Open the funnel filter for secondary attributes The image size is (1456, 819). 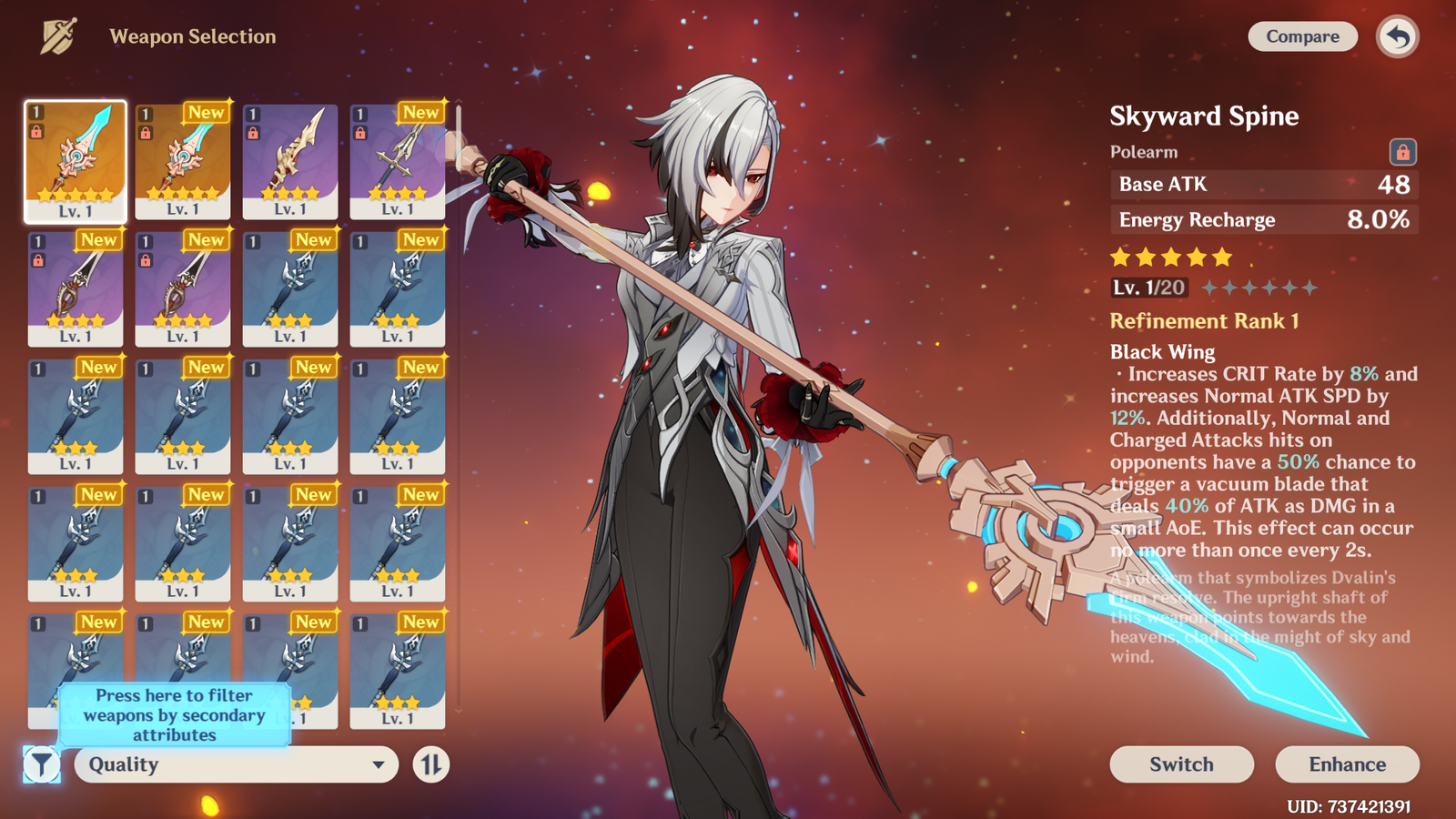click(x=42, y=764)
